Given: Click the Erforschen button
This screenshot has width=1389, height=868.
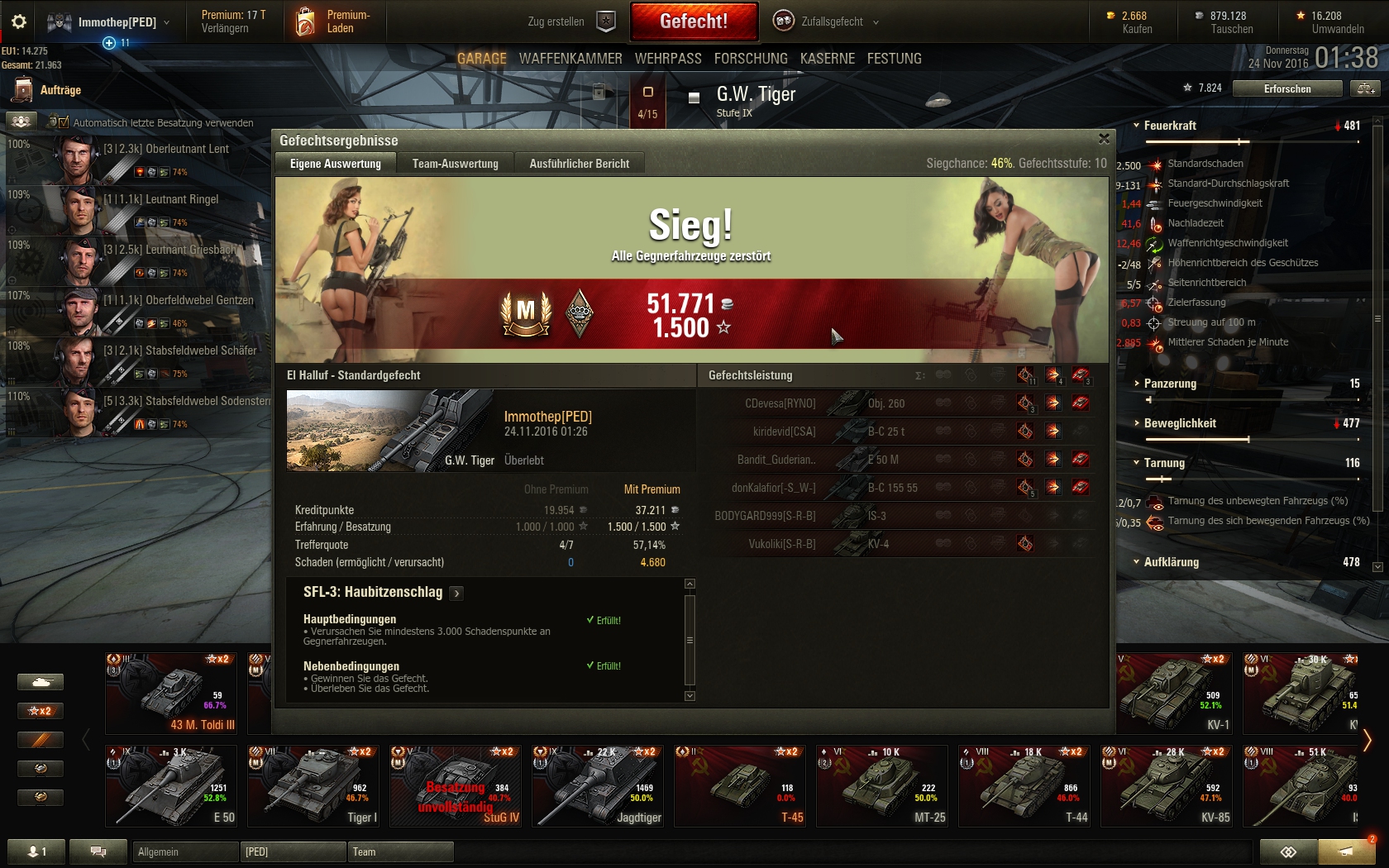Looking at the screenshot, I should pos(1286,88).
